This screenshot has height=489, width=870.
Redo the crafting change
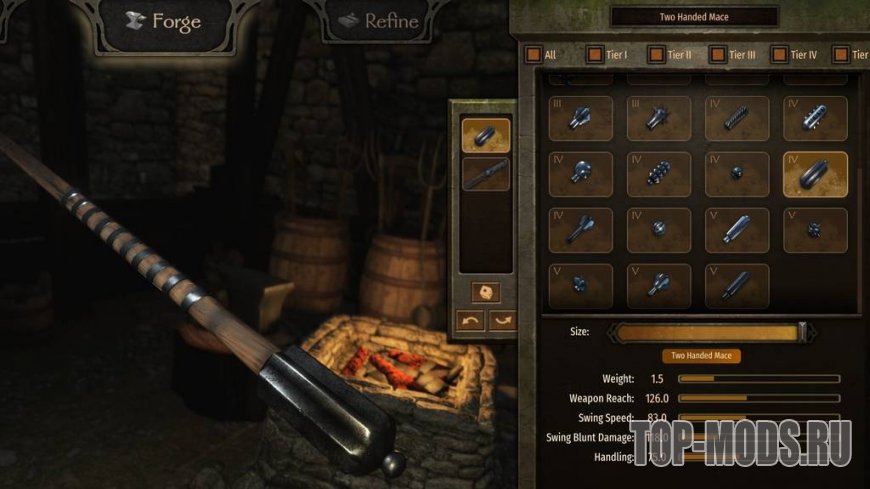[x=500, y=321]
